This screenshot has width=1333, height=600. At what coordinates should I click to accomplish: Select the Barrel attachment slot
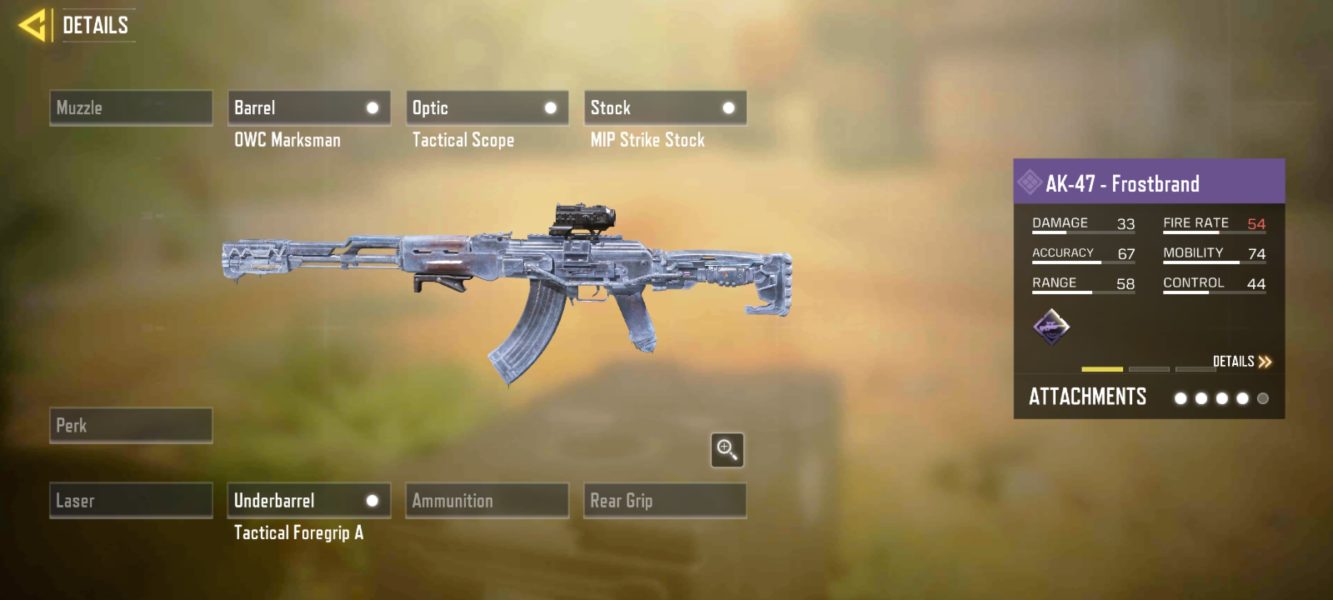click(x=309, y=108)
